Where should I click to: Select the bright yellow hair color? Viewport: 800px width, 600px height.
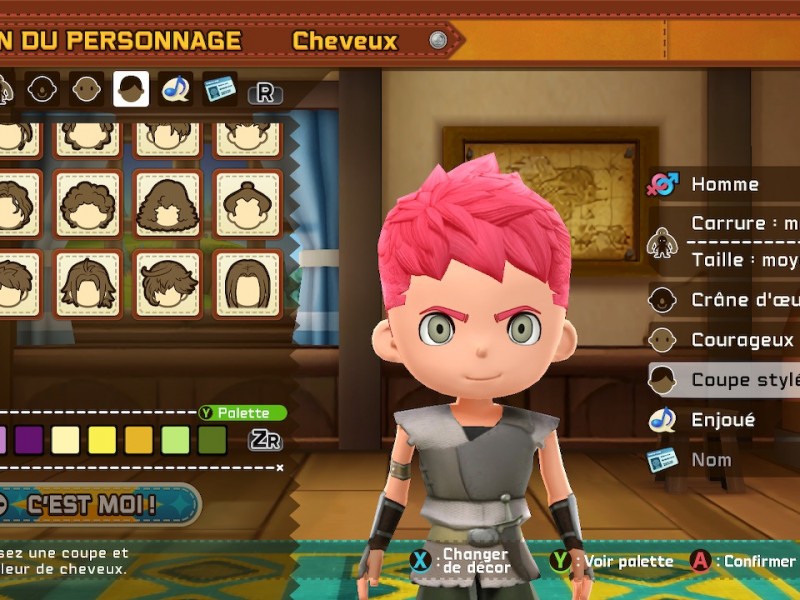coord(102,440)
